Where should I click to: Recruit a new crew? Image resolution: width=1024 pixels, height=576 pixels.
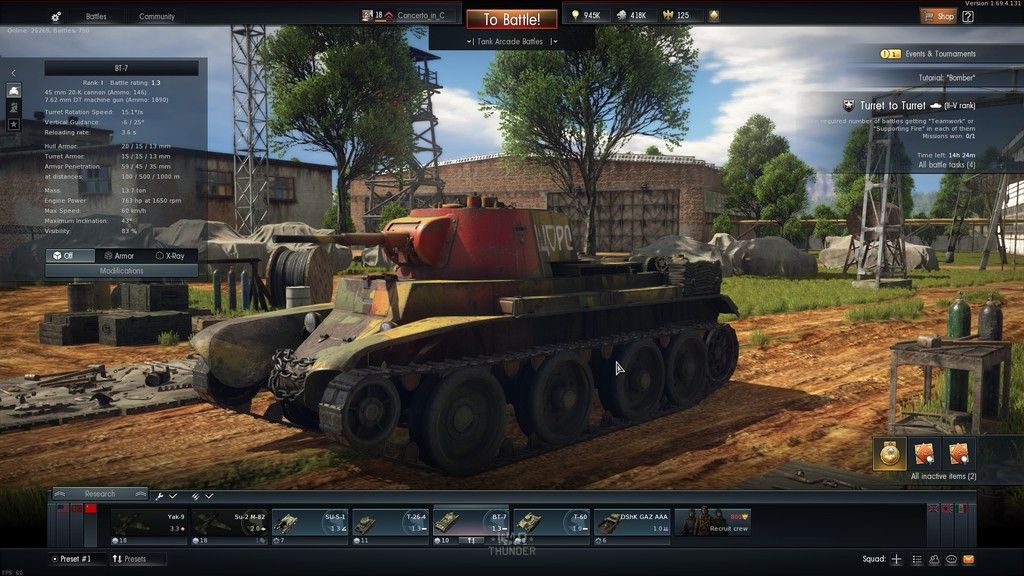coord(713,522)
